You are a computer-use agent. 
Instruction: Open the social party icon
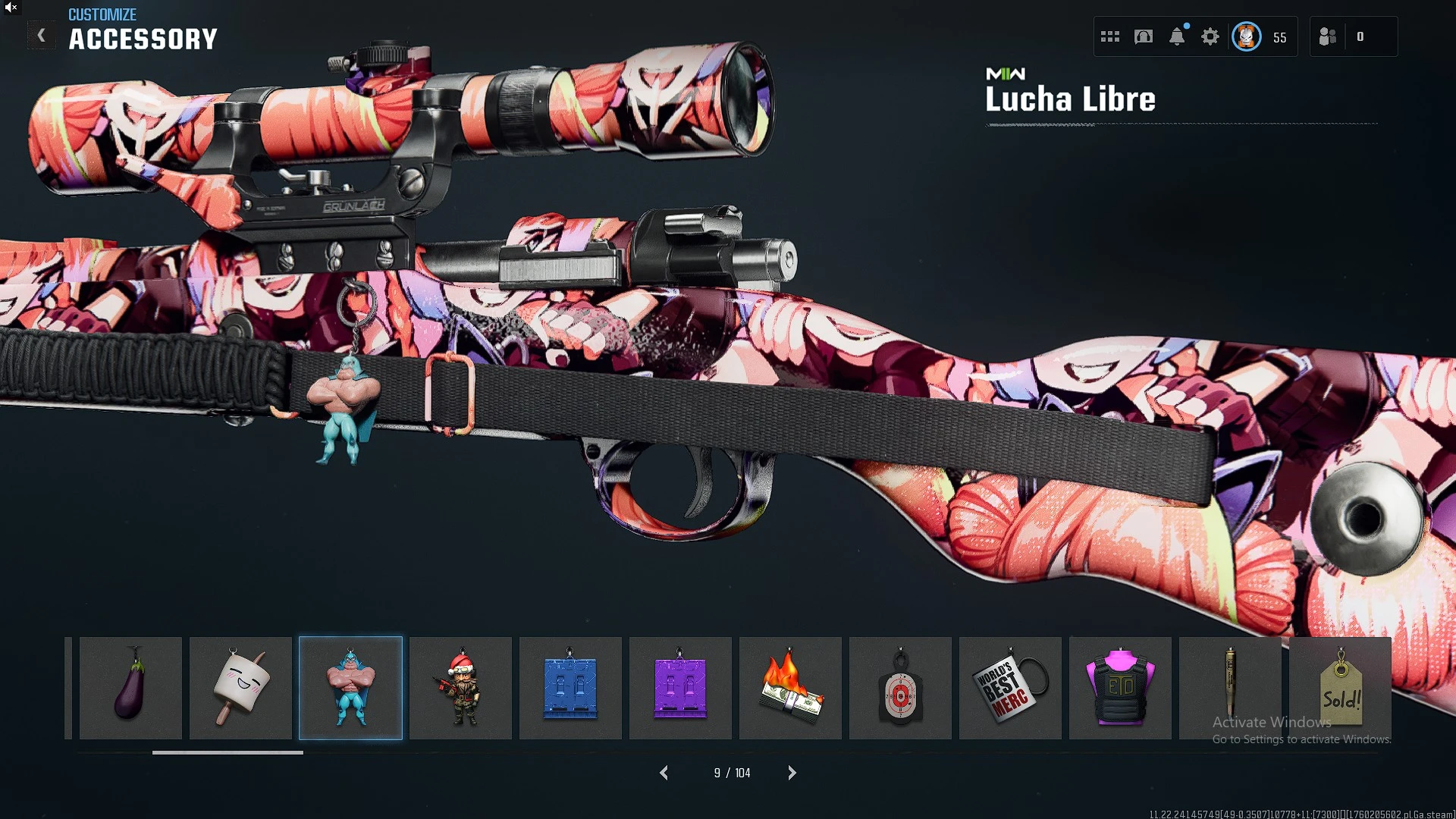click(1328, 36)
